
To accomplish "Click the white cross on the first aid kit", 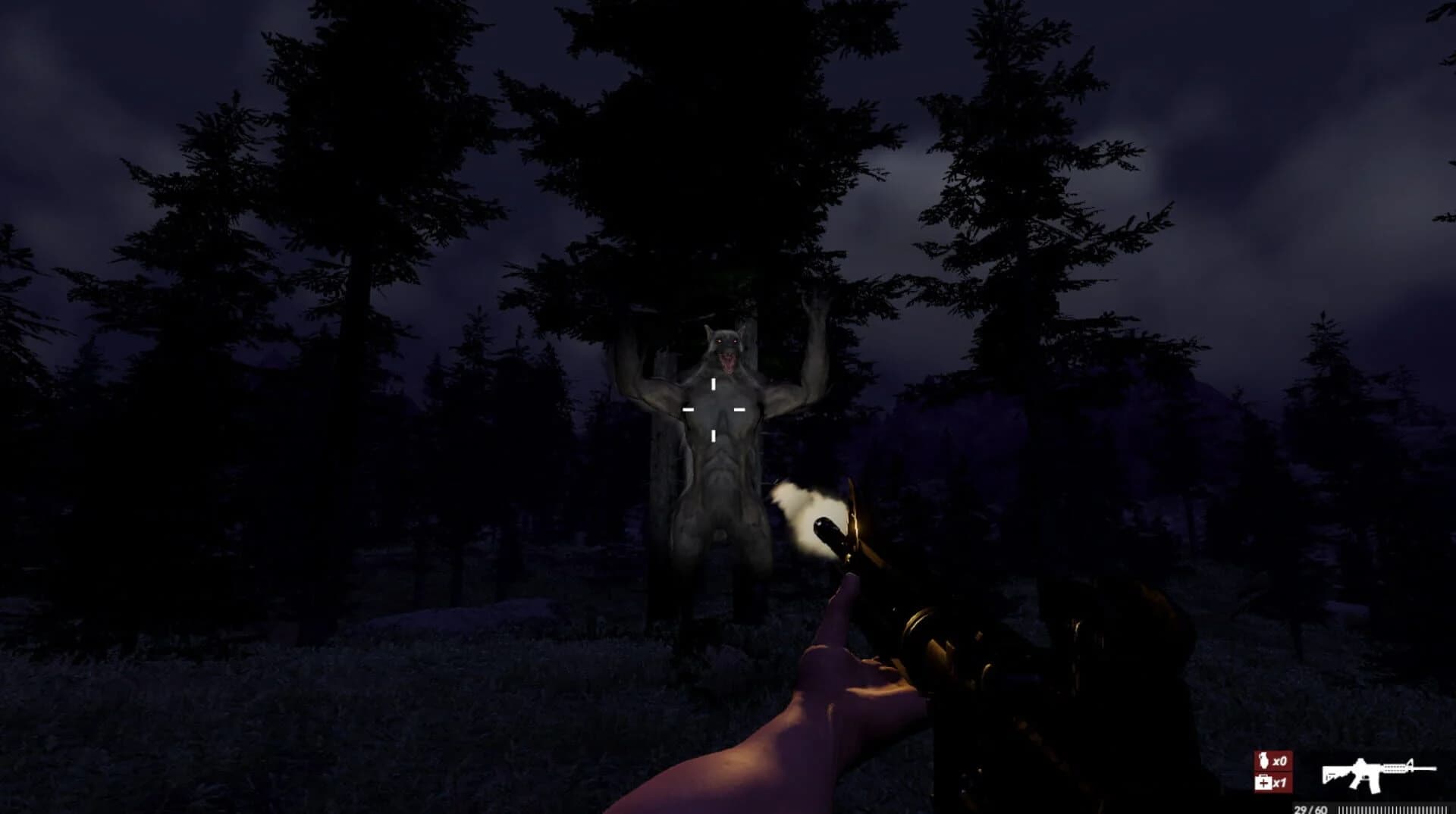I will pyautogui.click(x=1264, y=783).
